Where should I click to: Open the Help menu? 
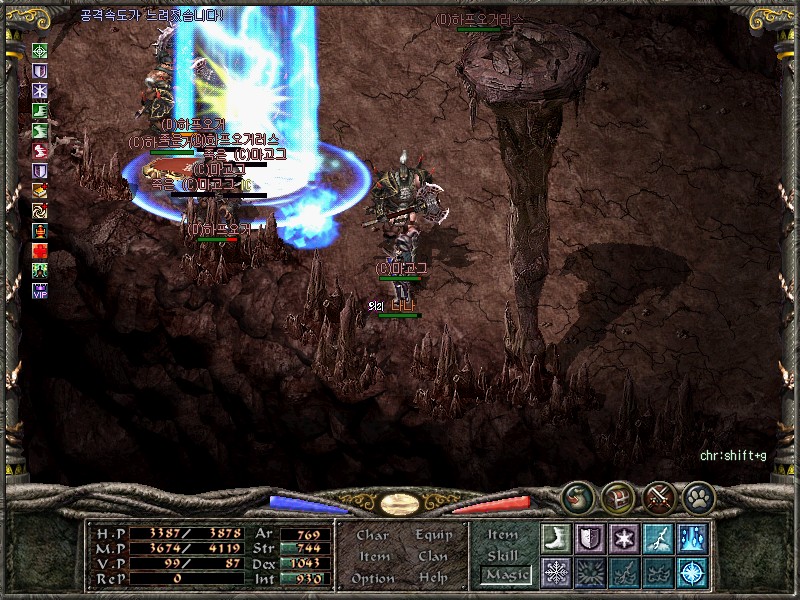(433, 578)
